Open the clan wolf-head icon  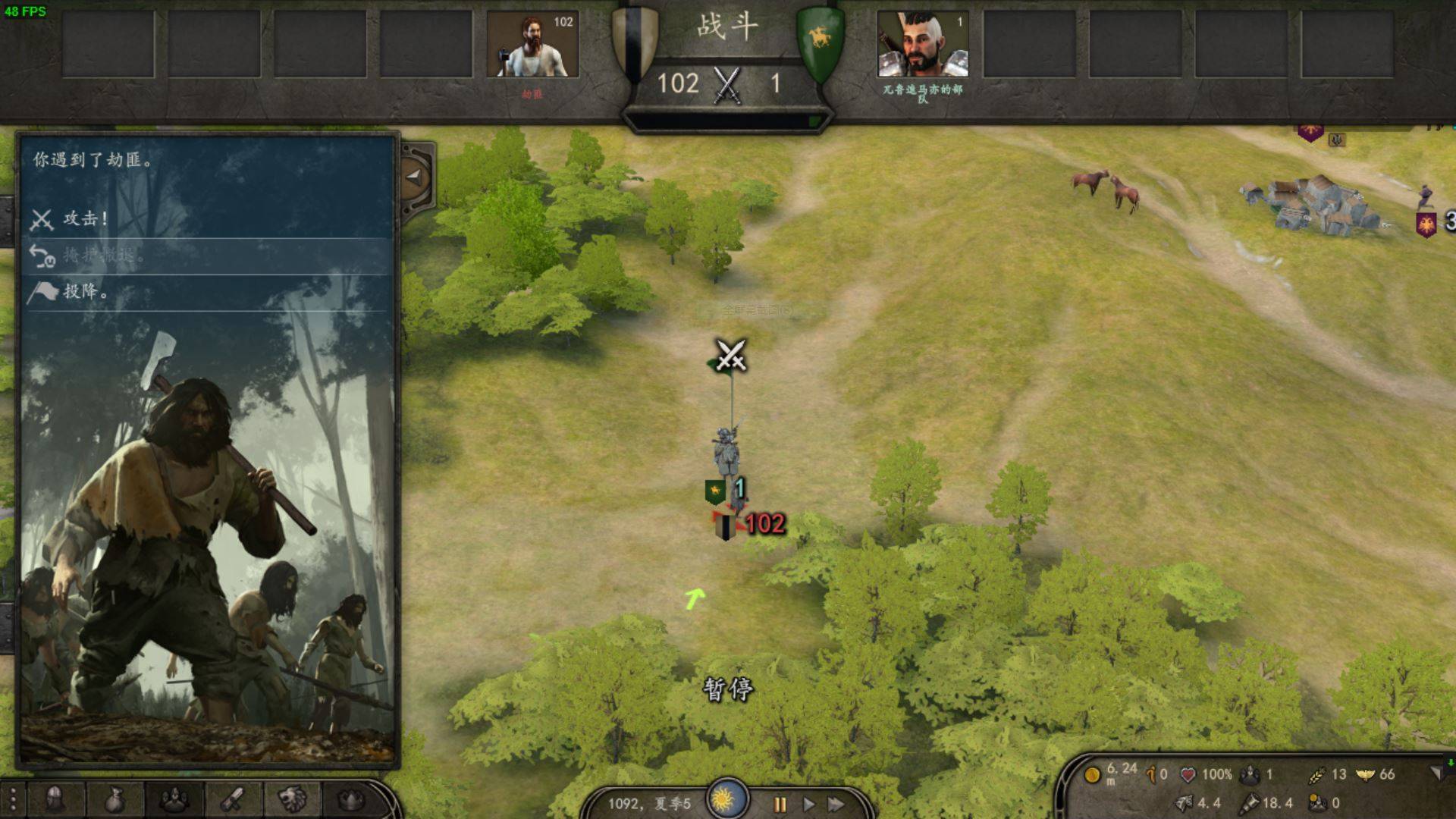pyautogui.click(x=292, y=799)
